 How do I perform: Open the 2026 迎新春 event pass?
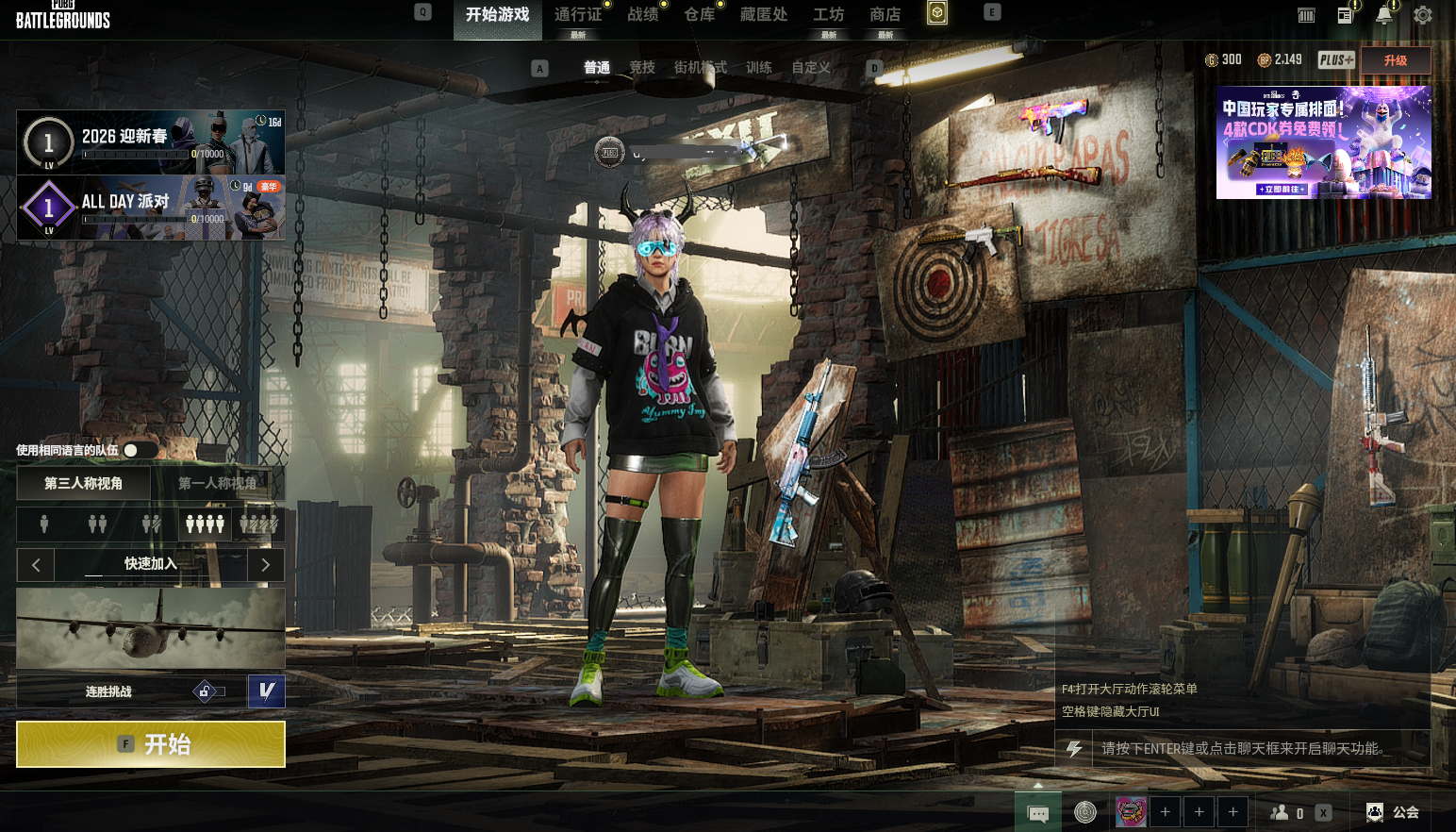point(151,142)
